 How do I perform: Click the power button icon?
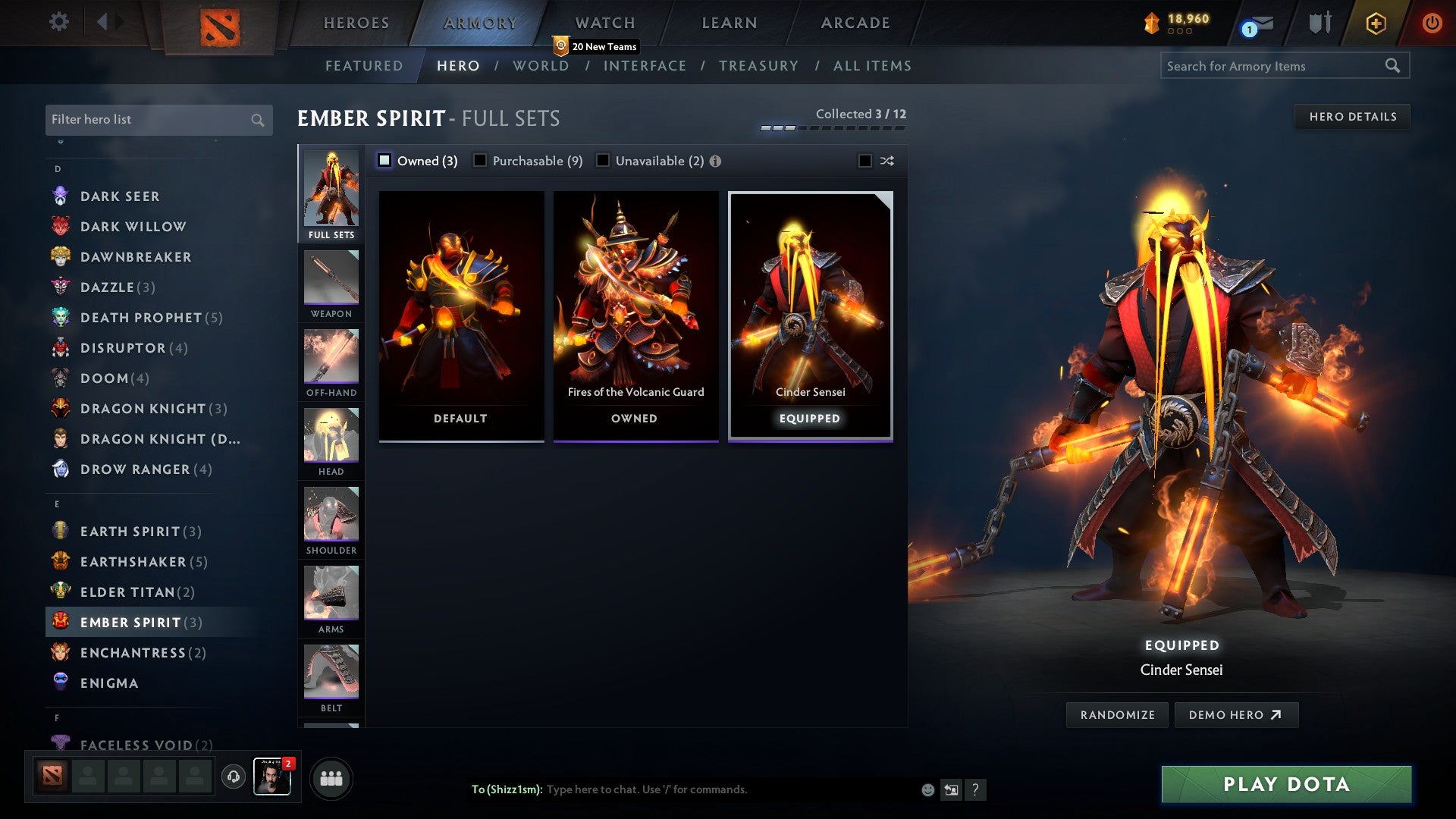(x=1432, y=23)
